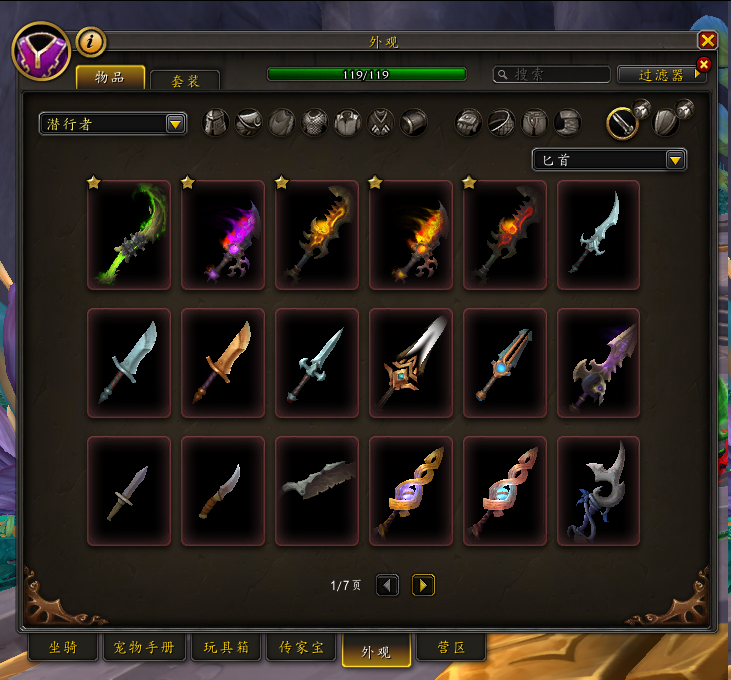The image size is (731, 680).
Task: Switch to the 套装 tab
Action: pos(185,80)
